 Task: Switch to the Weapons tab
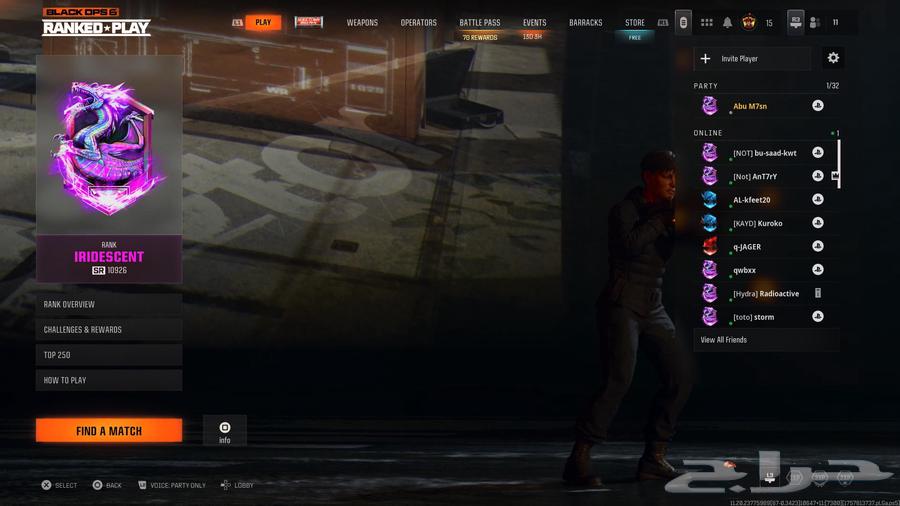click(x=362, y=23)
